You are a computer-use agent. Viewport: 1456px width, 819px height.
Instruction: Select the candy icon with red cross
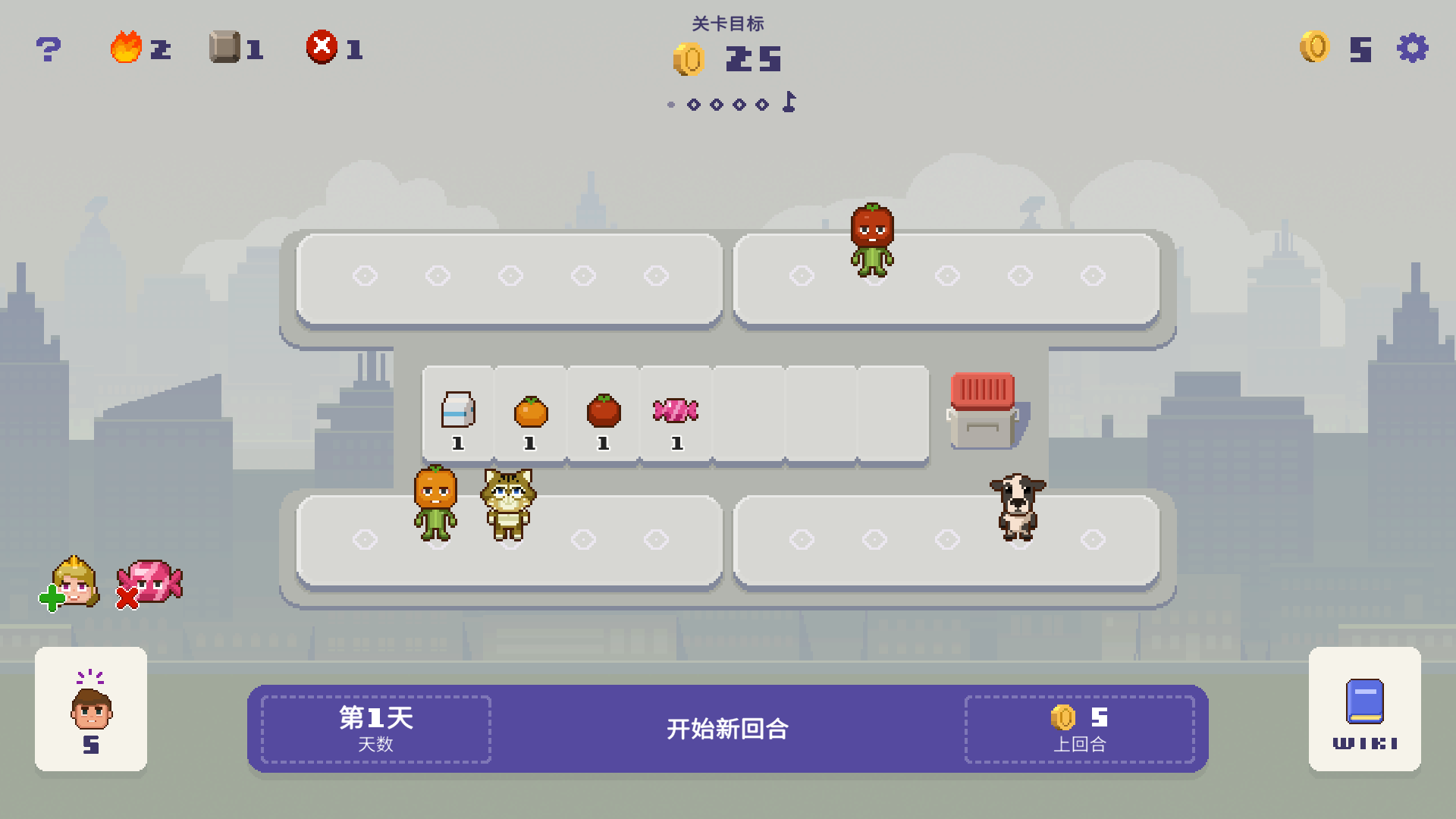click(150, 583)
